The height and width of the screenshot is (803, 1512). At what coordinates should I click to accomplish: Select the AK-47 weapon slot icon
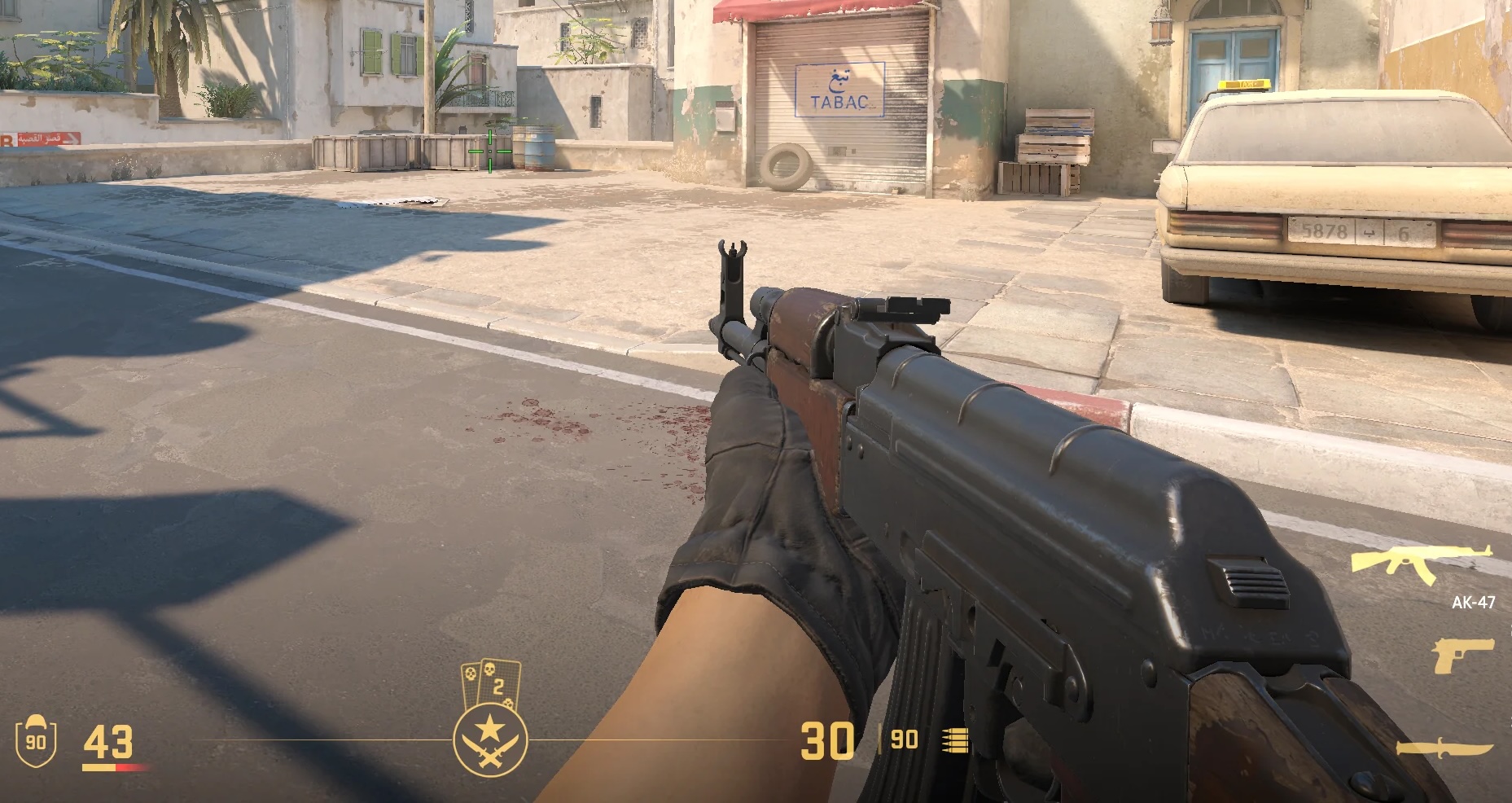click(1421, 564)
